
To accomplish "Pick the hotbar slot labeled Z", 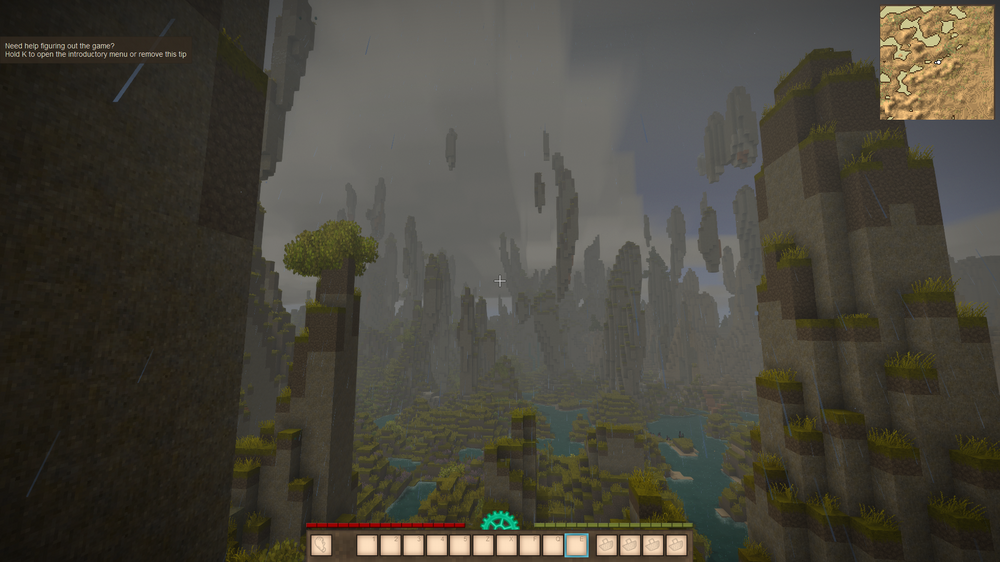I will click(x=483, y=545).
